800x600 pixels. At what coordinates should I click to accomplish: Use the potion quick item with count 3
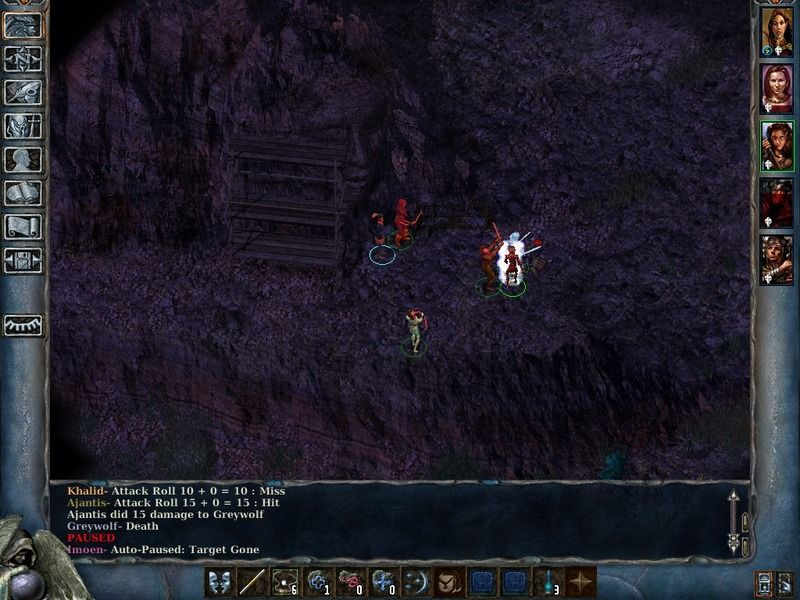[547, 581]
